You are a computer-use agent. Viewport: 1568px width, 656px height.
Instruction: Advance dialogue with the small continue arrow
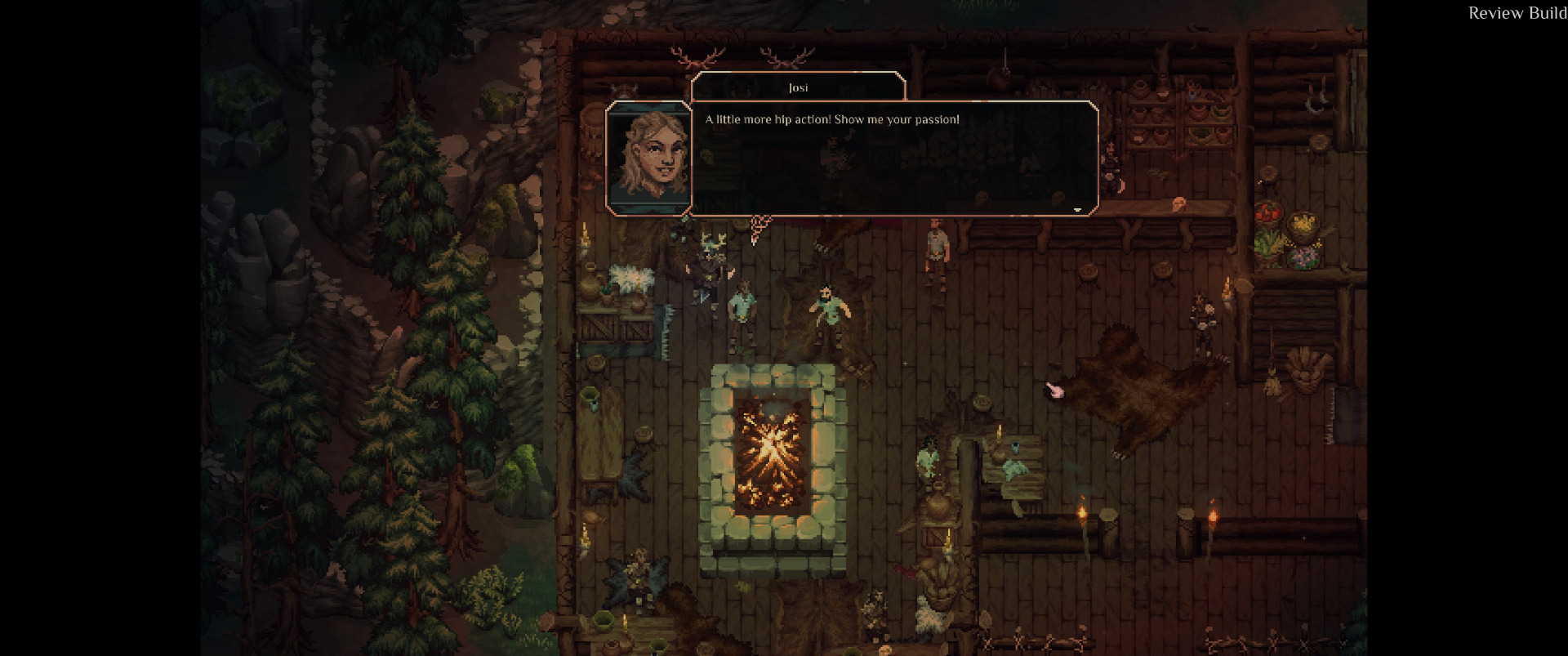tap(1077, 210)
